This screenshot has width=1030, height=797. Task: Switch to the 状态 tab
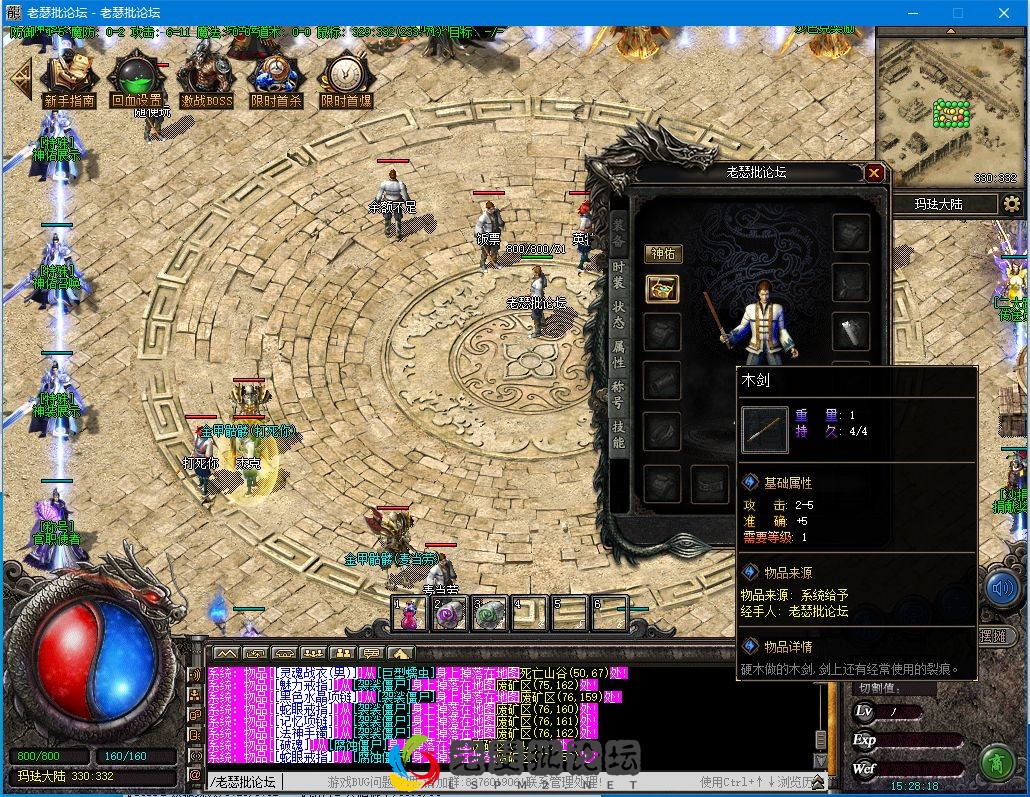[619, 314]
